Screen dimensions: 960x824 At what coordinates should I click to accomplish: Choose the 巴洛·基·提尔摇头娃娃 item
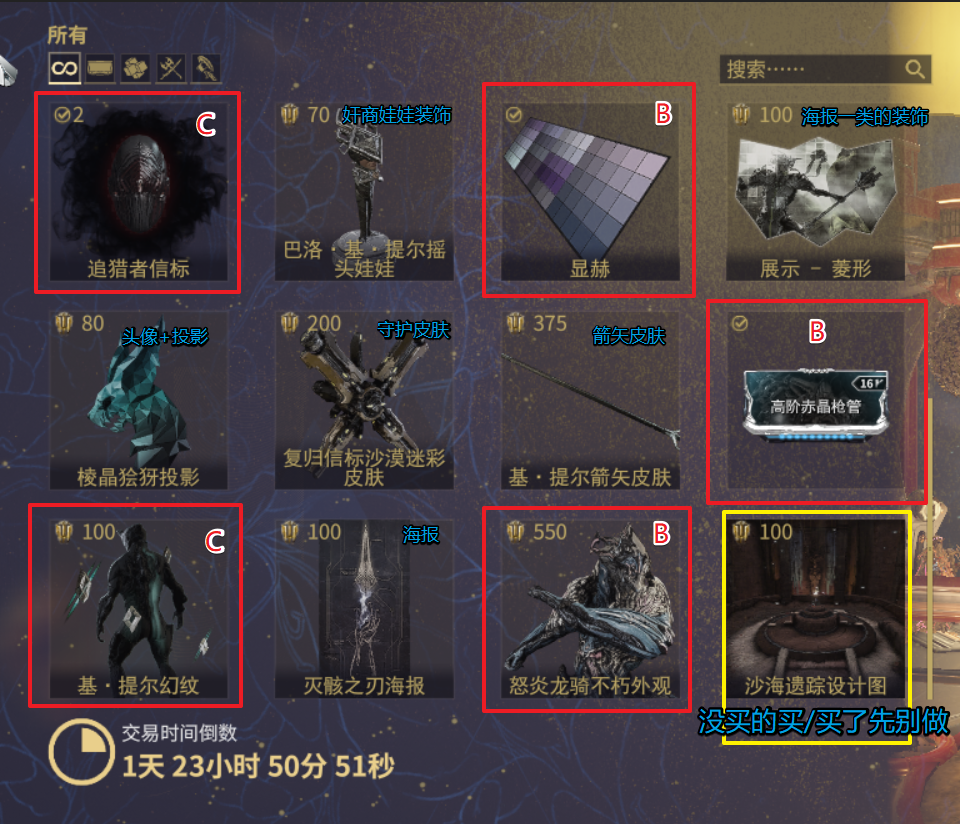tap(364, 192)
